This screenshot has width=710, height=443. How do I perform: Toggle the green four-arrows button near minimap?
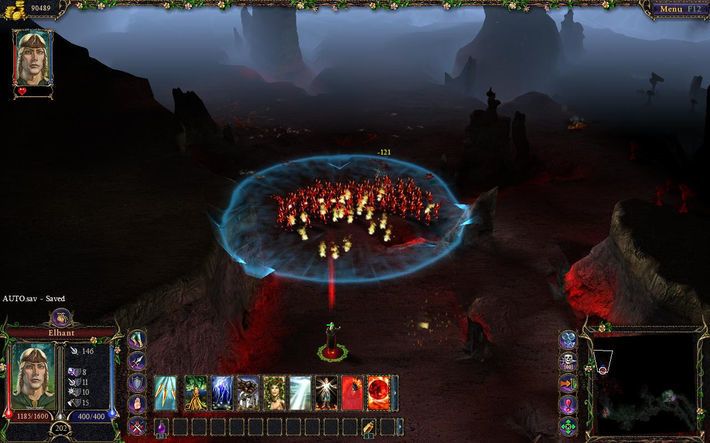point(569,427)
